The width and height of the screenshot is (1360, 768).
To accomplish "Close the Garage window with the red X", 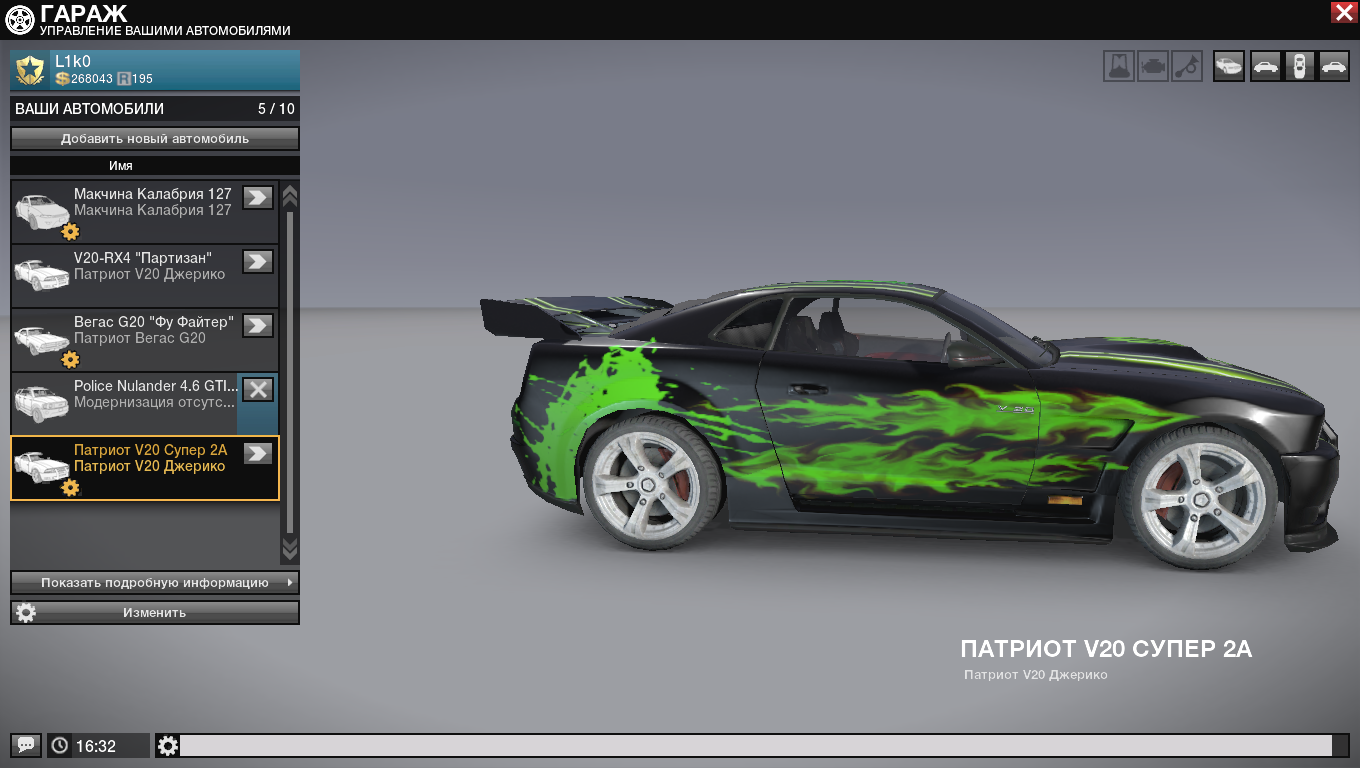I will [1343, 12].
